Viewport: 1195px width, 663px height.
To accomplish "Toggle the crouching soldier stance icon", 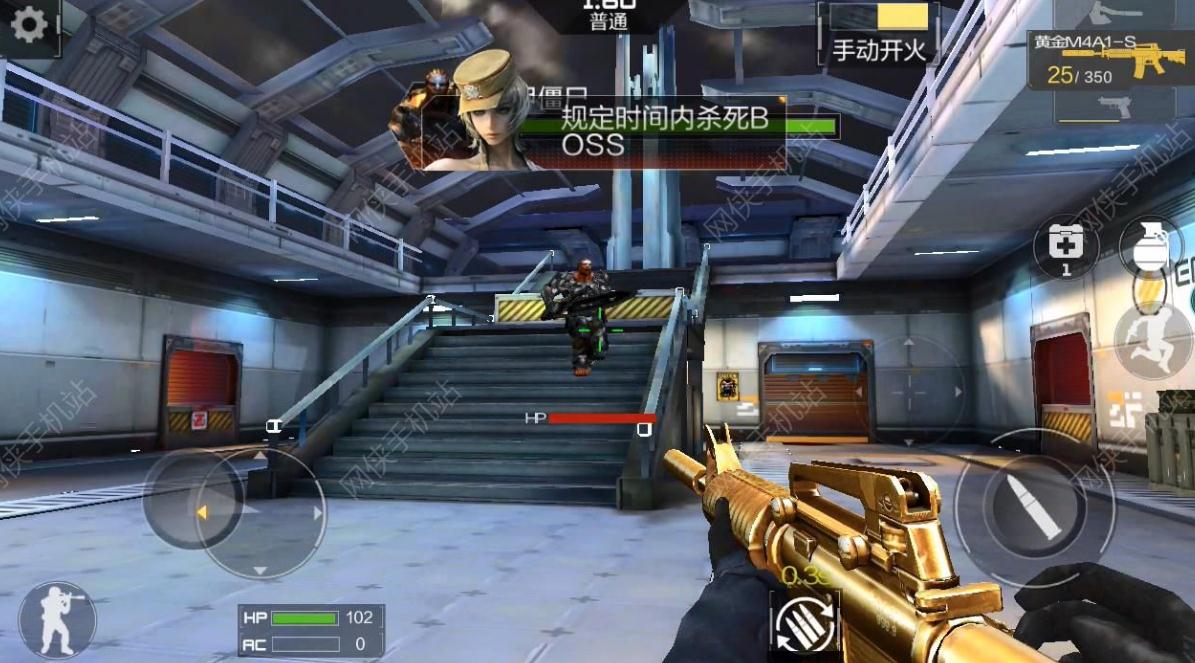I will tap(57, 620).
